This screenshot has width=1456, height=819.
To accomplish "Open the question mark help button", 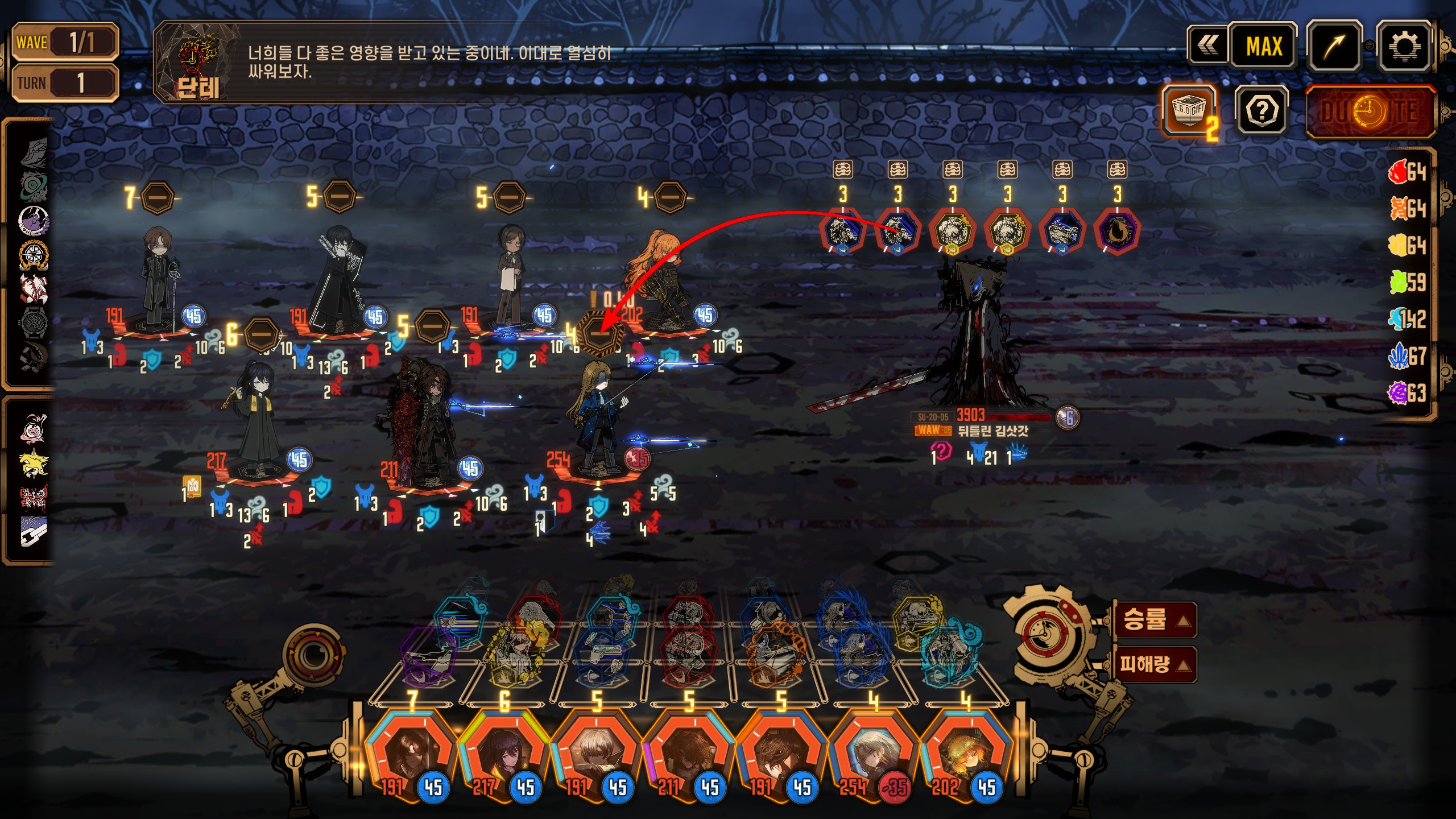I will pyautogui.click(x=1262, y=110).
